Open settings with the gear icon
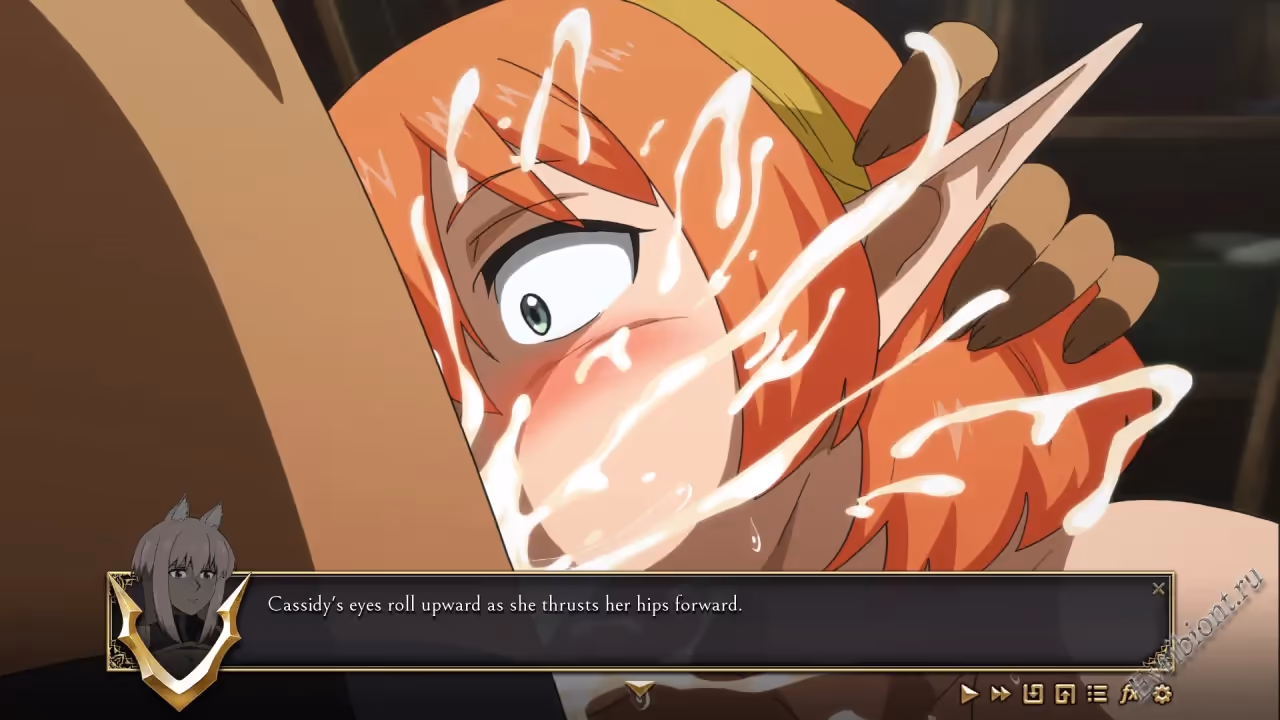The height and width of the screenshot is (720, 1280). pos(1161,693)
